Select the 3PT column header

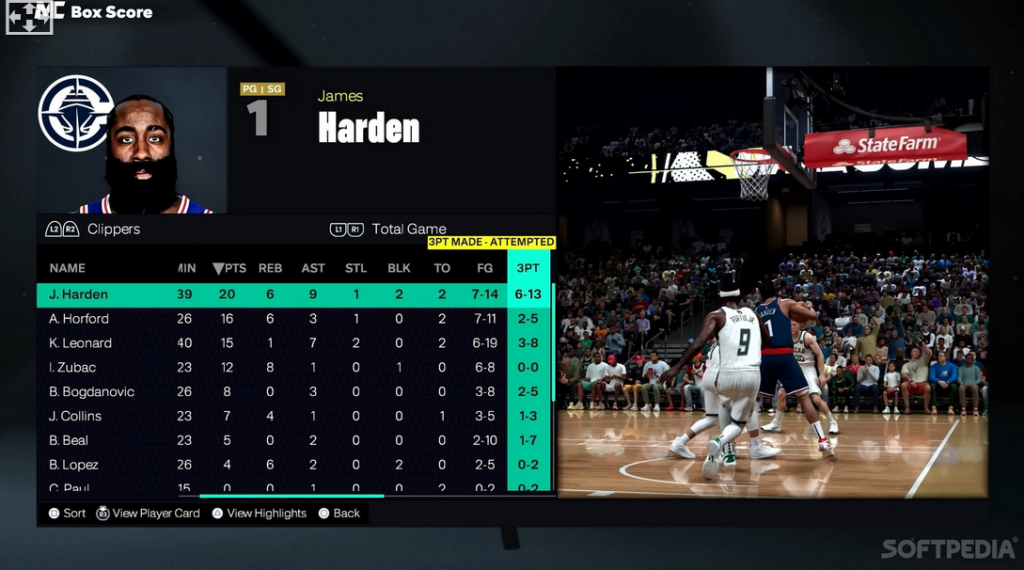tap(529, 268)
